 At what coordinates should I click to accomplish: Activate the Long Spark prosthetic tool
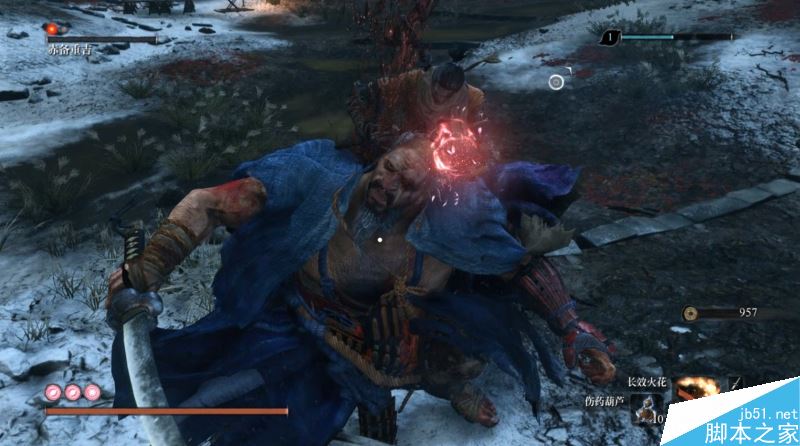click(692, 386)
